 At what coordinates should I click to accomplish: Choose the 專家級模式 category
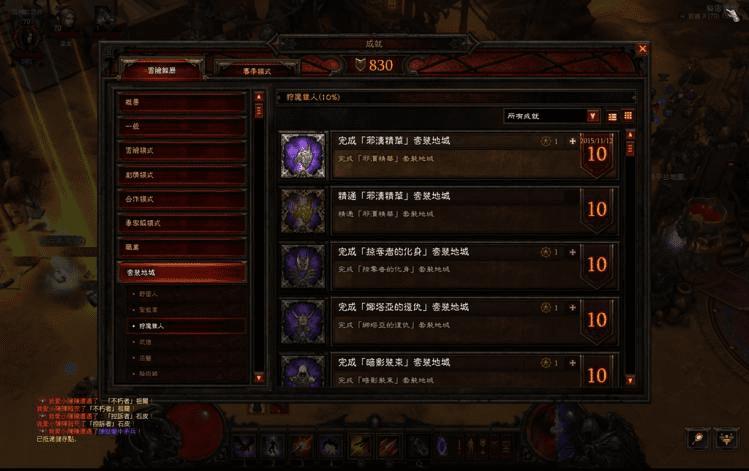point(181,223)
